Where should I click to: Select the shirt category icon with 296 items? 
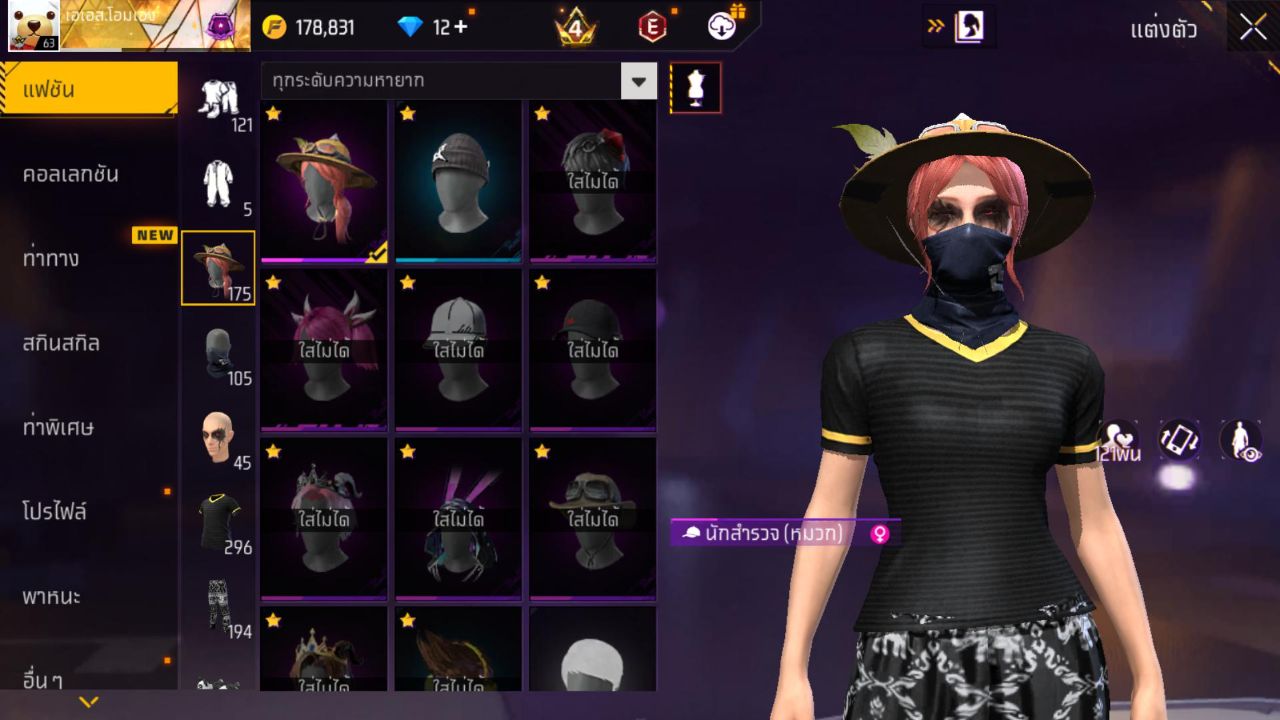pyautogui.click(x=219, y=515)
